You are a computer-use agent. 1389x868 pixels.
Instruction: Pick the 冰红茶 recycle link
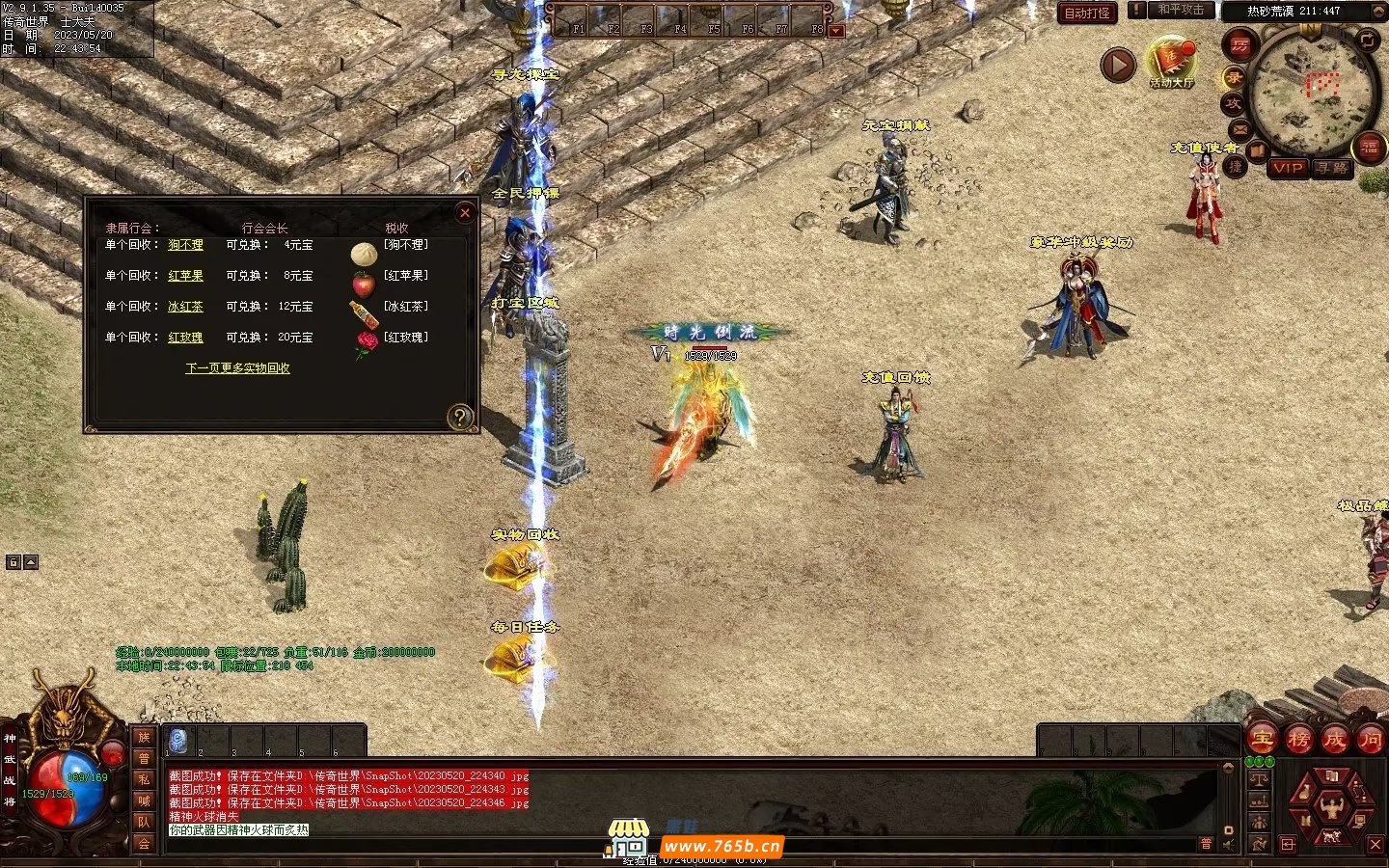pos(185,307)
